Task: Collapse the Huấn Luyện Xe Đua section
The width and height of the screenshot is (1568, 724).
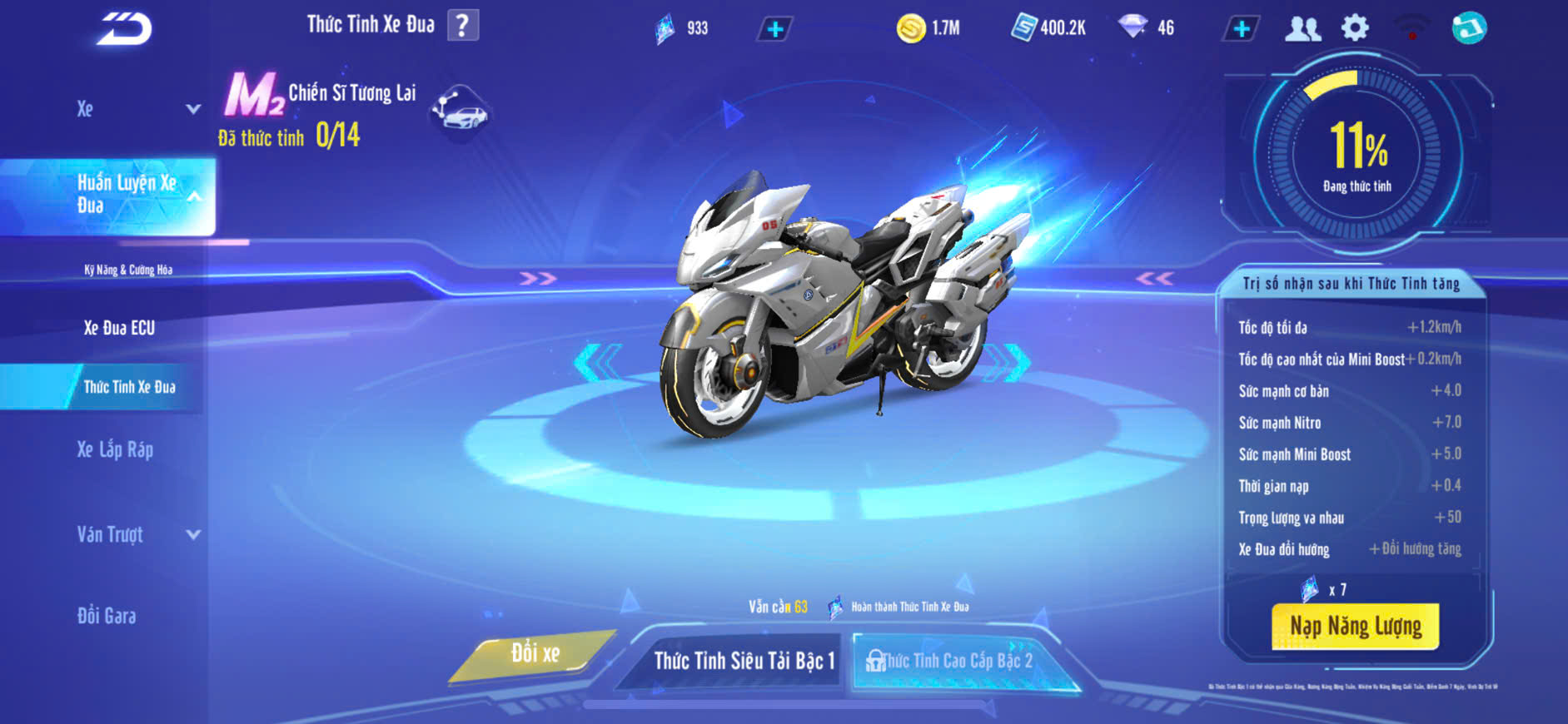Action: point(193,196)
